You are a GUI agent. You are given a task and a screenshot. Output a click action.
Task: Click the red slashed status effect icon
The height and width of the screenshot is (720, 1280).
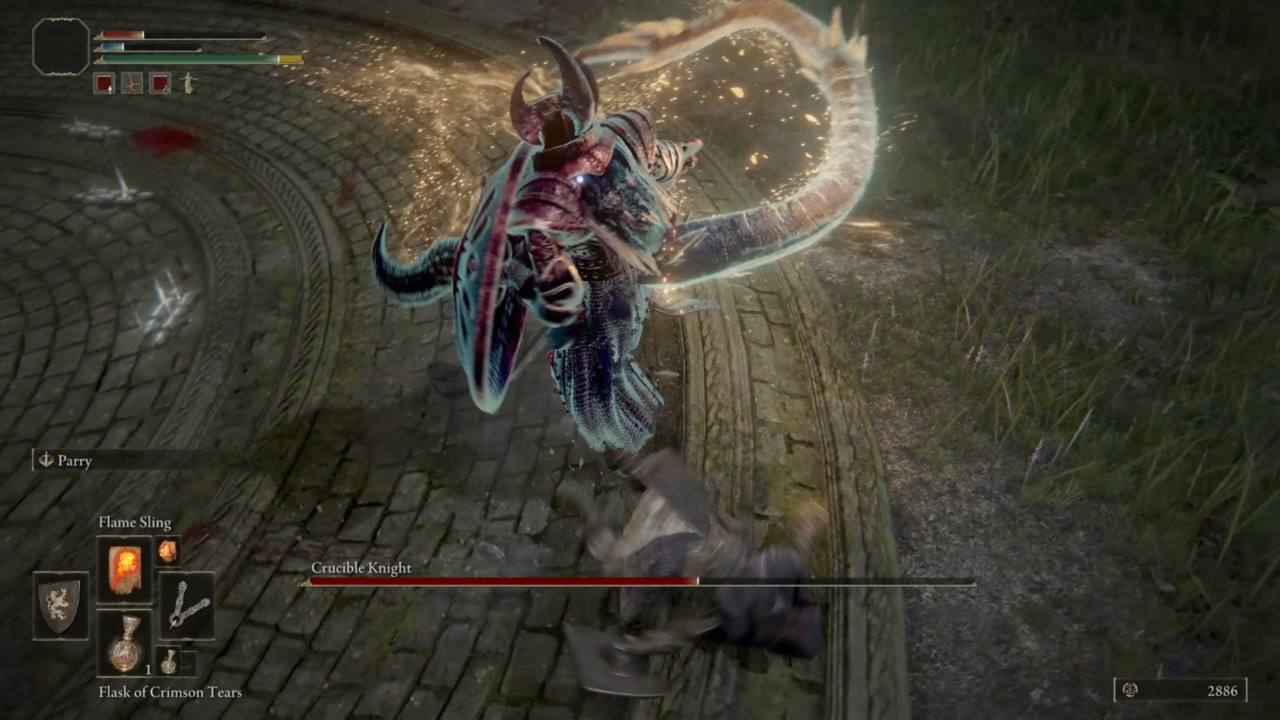click(133, 84)
